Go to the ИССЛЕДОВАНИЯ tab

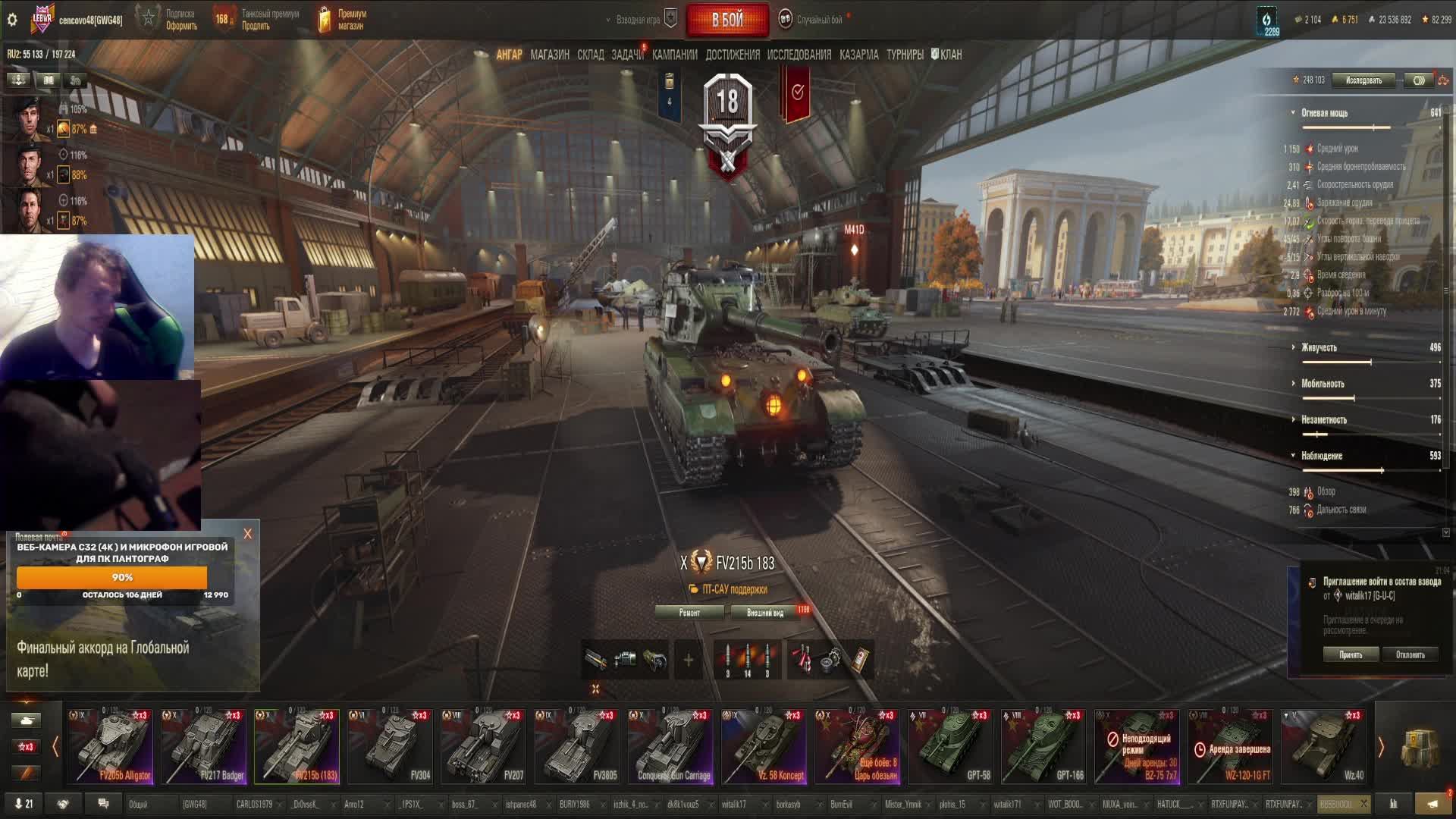click(x=799, y=55)
